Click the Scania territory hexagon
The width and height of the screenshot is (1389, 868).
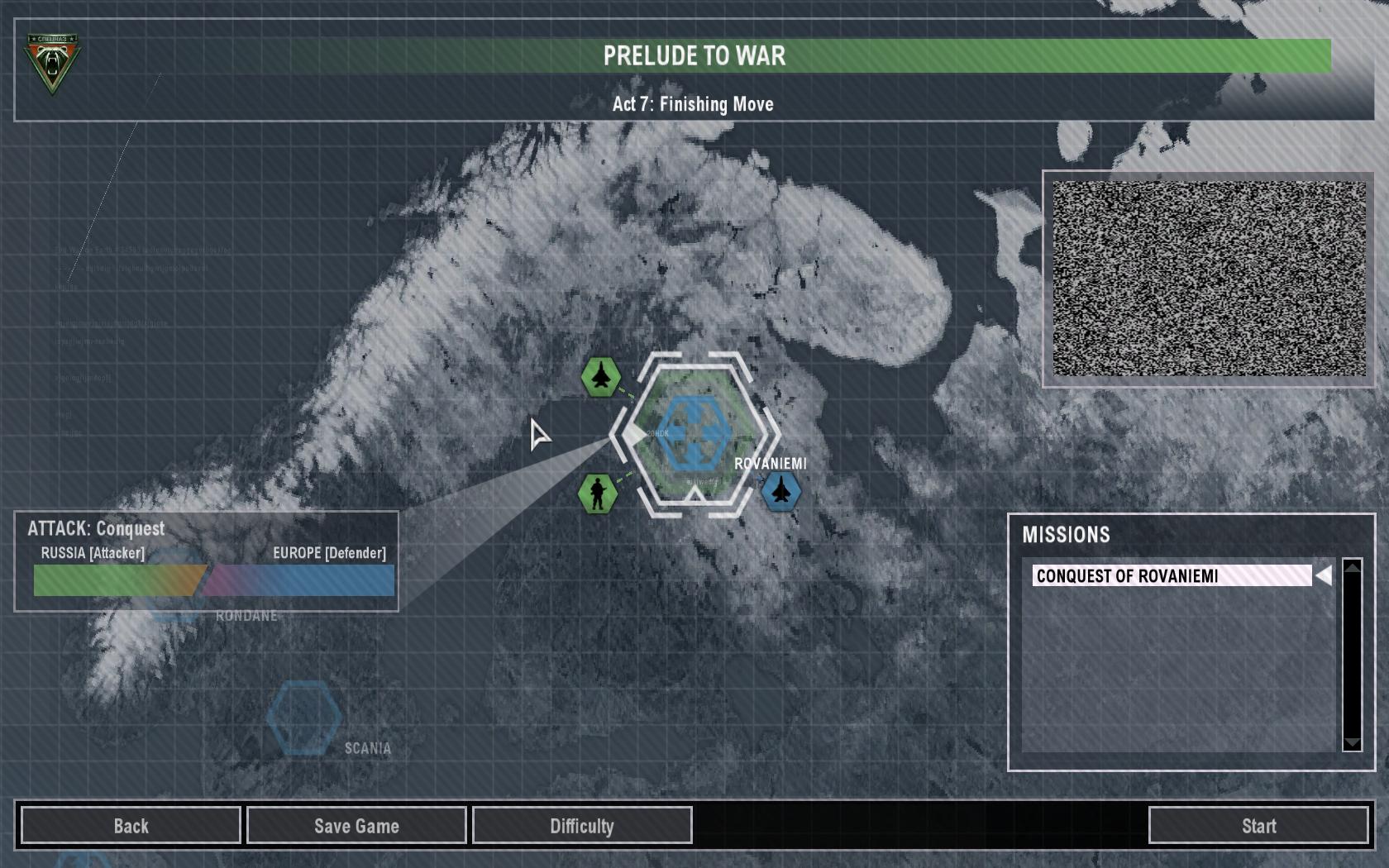[x=304, y=717]
